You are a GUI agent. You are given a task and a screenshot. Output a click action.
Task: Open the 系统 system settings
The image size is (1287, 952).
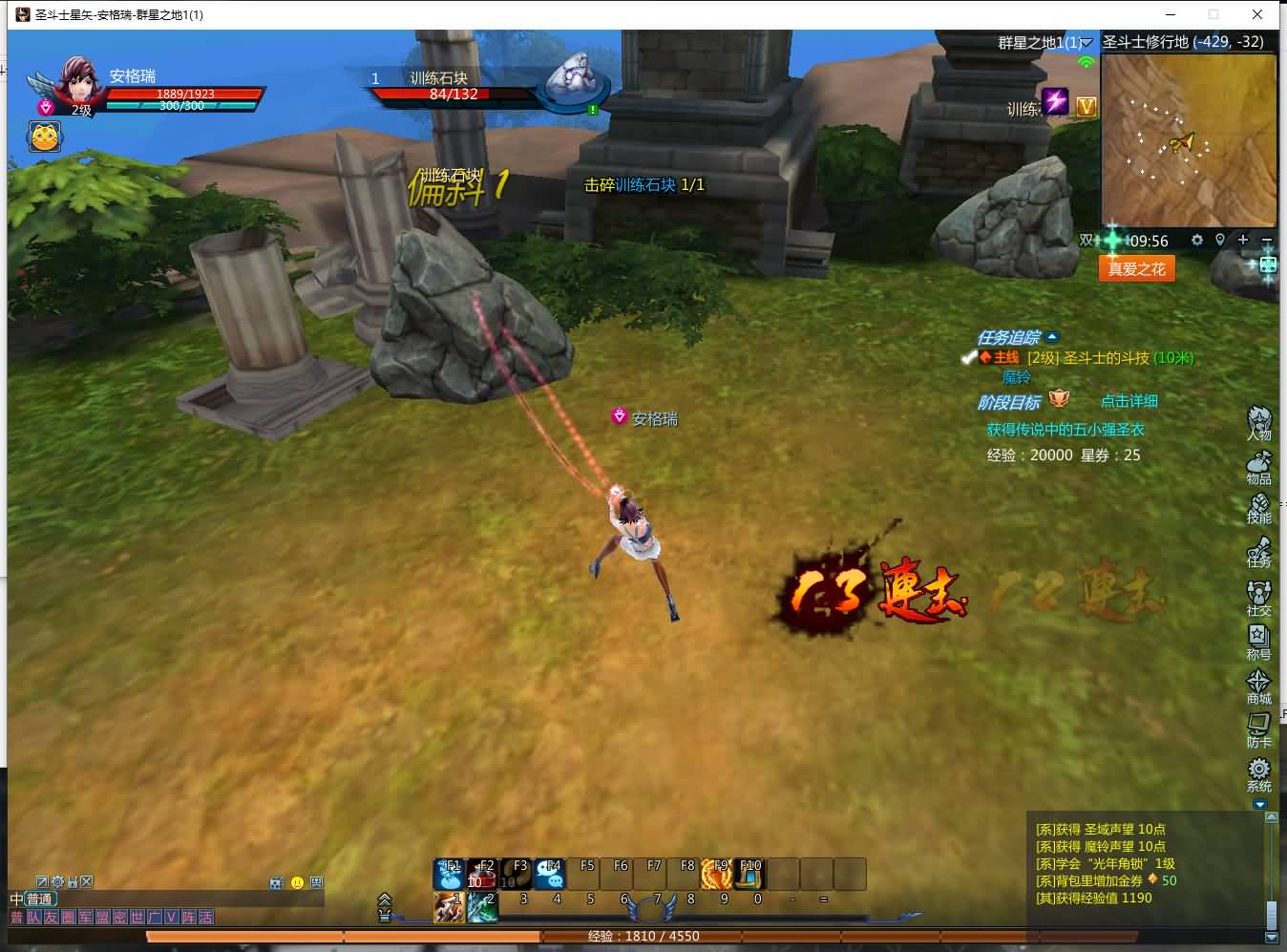click(1258, 773)
